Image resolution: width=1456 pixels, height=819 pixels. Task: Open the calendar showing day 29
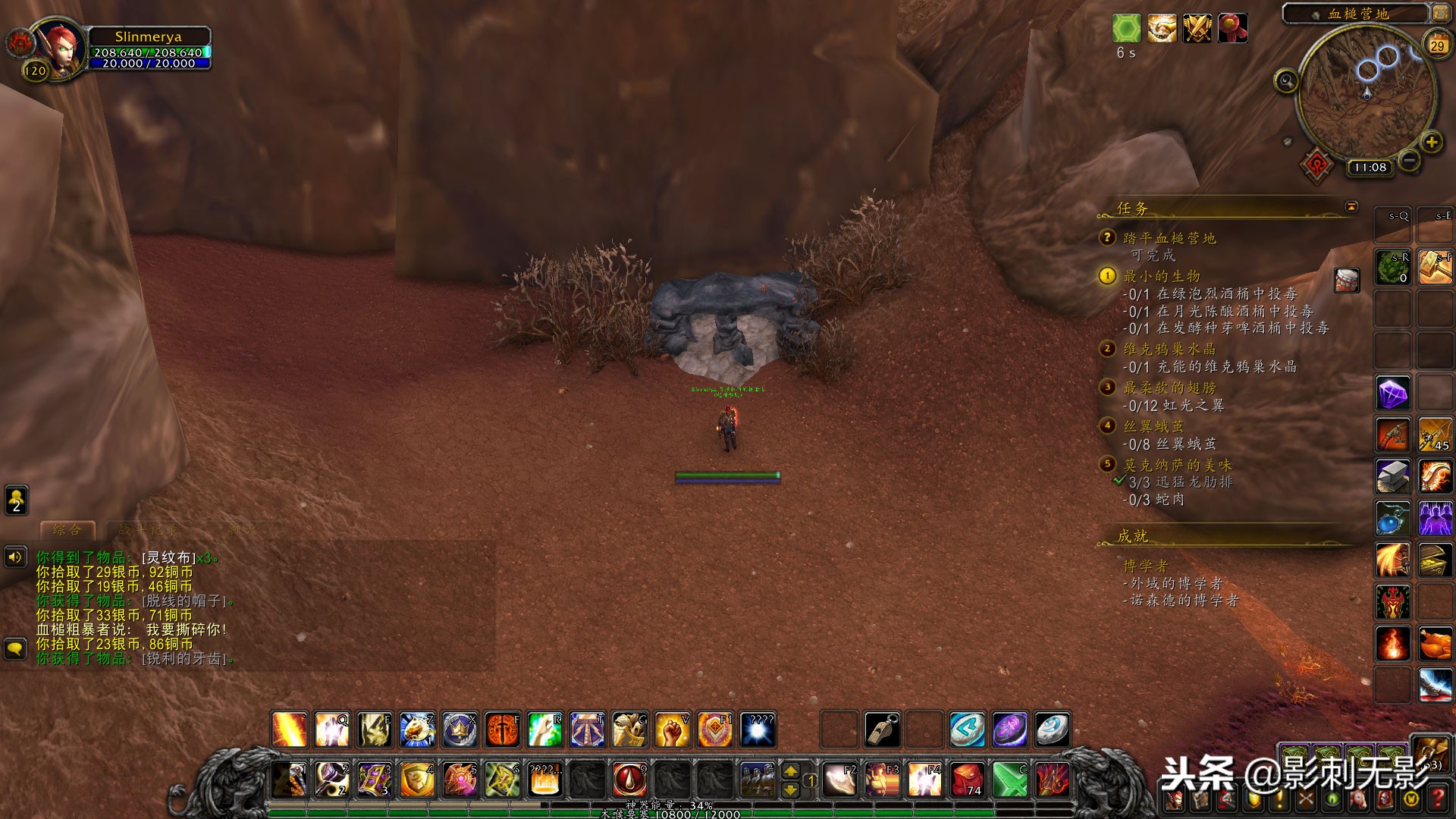click(x=1437, y=45)
